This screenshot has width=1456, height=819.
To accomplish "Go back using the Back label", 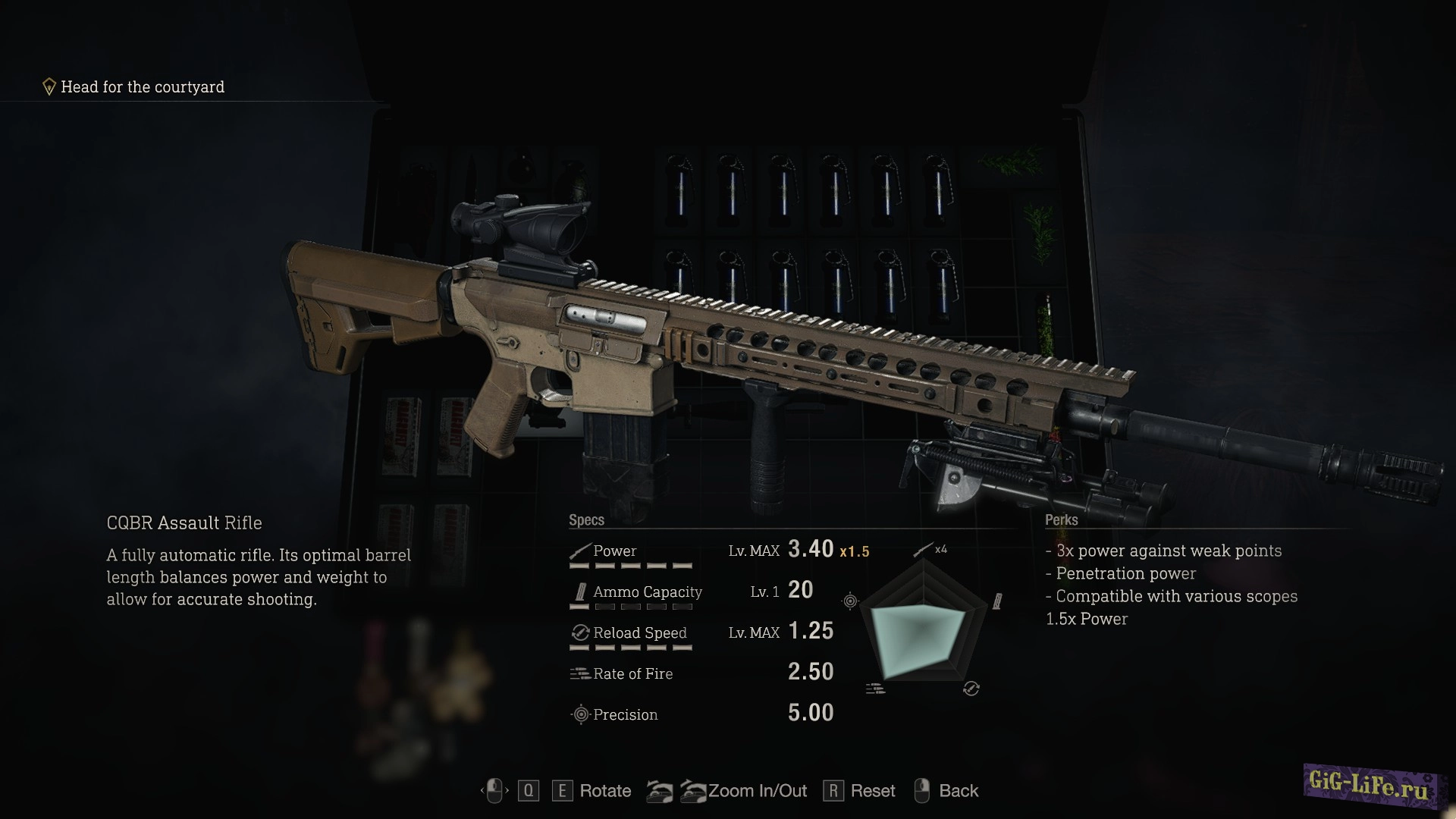I will 959,791.
